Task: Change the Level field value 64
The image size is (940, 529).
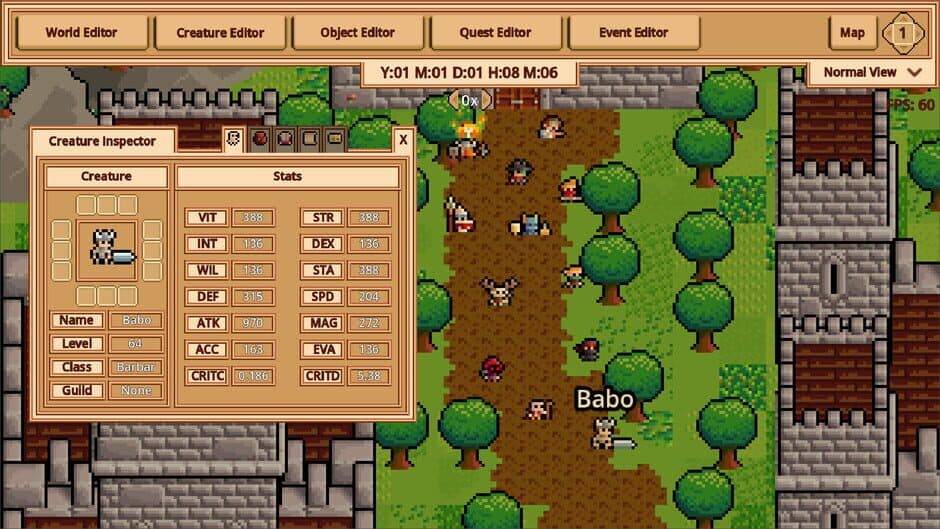Action: coord(136,344)
